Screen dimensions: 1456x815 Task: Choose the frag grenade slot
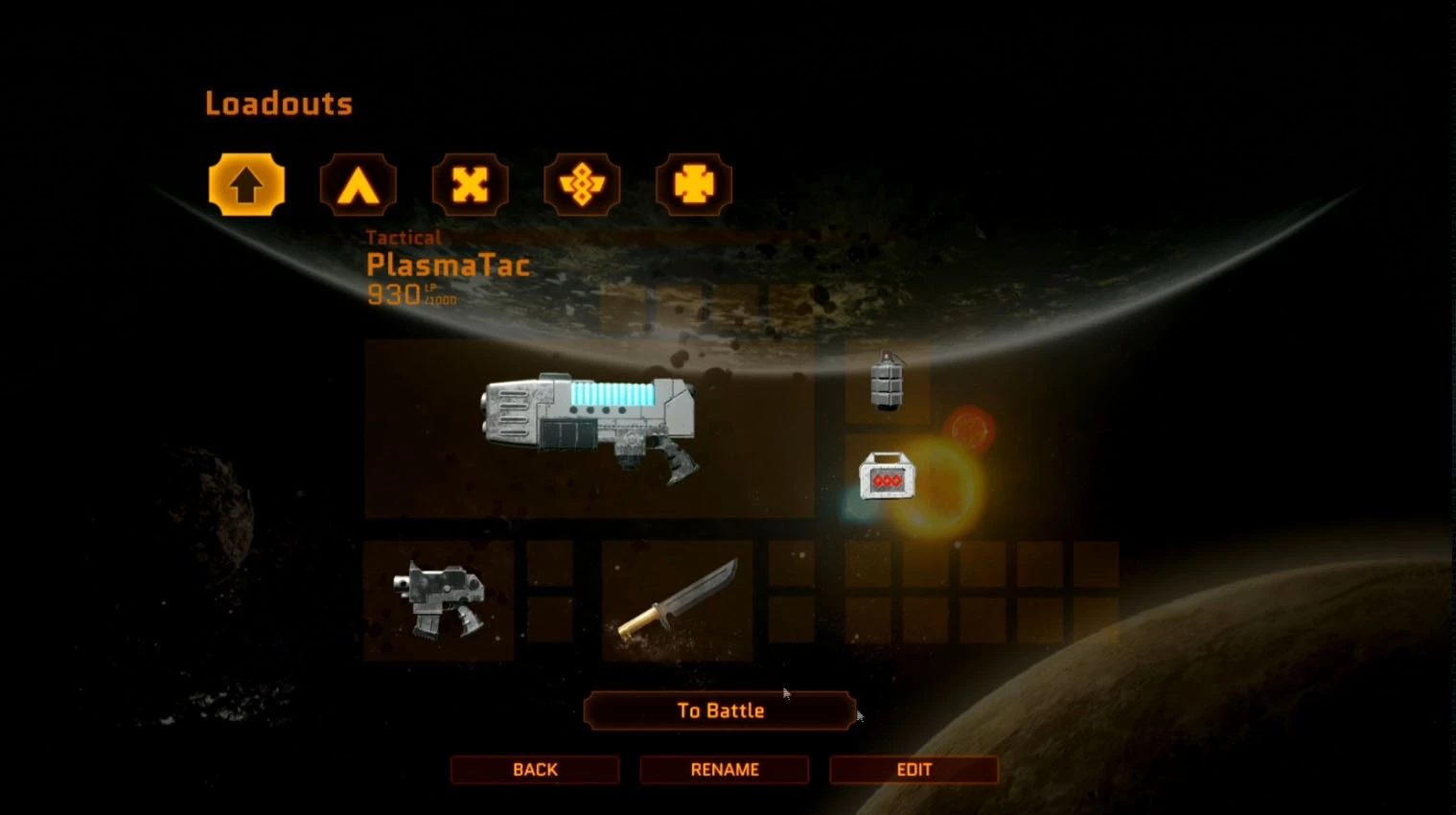pos(888,383)
